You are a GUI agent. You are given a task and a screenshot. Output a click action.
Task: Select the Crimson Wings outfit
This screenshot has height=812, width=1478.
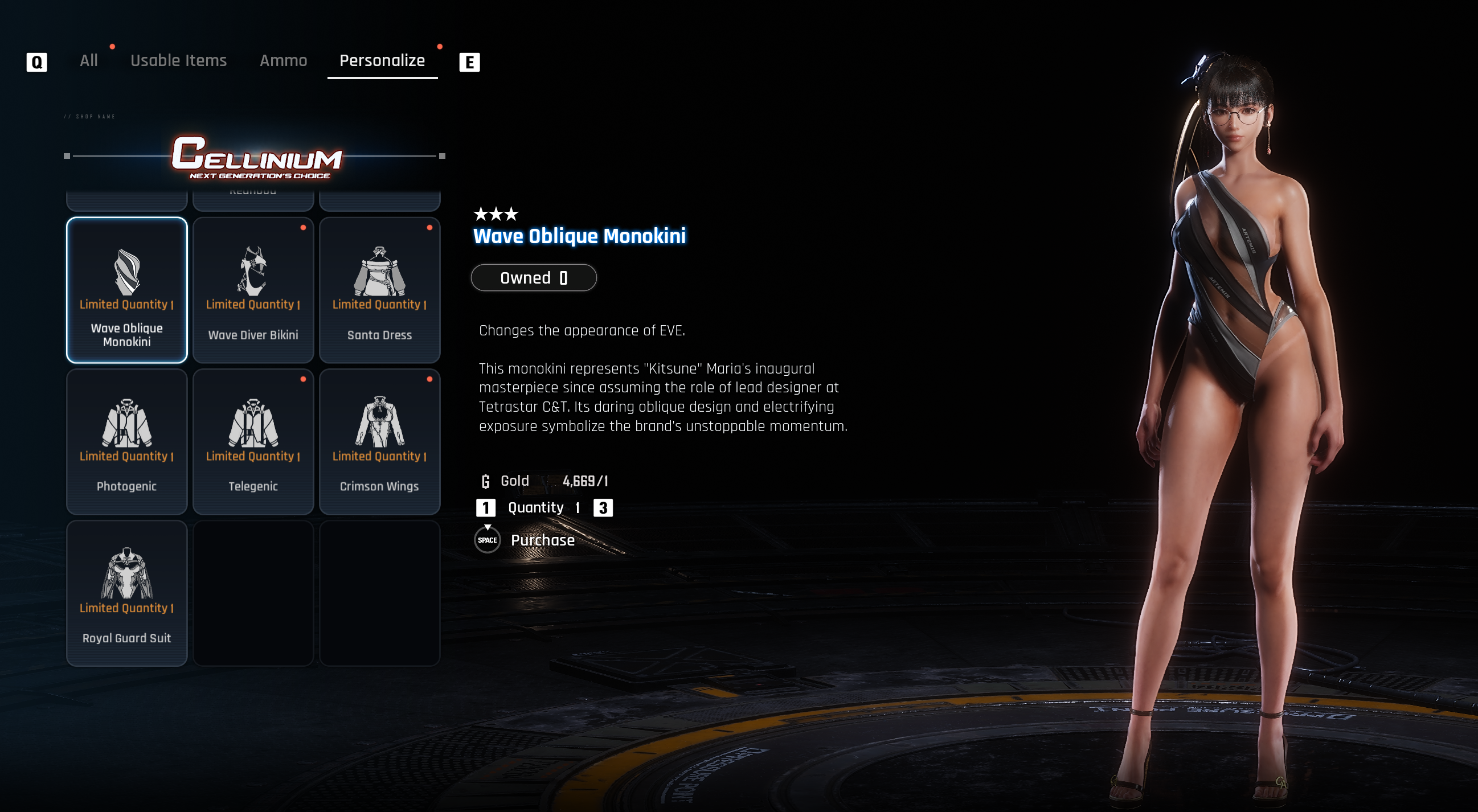click(x=379, y=441)
